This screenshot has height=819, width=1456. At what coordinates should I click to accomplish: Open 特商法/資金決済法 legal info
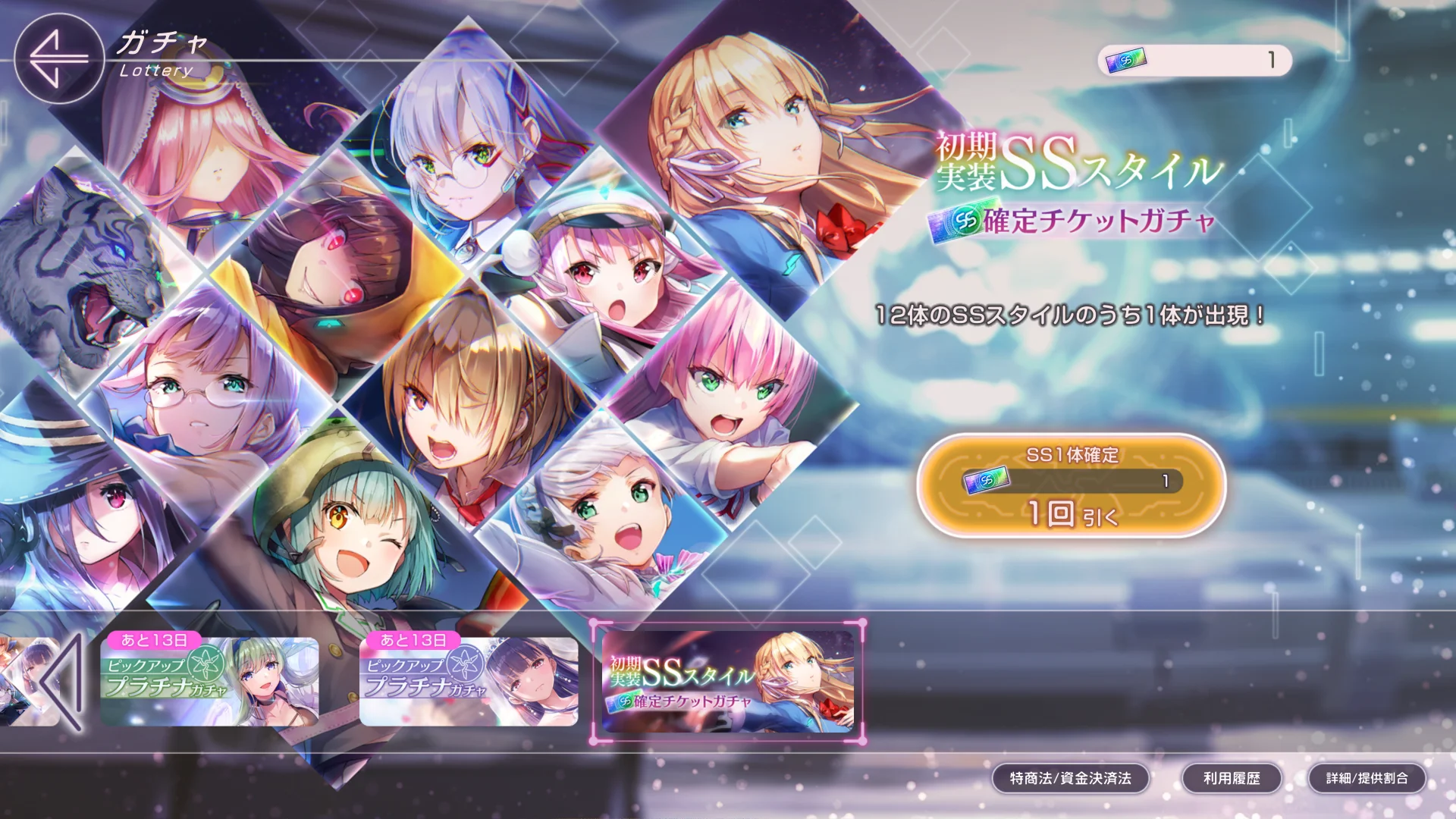point(1070,778)
